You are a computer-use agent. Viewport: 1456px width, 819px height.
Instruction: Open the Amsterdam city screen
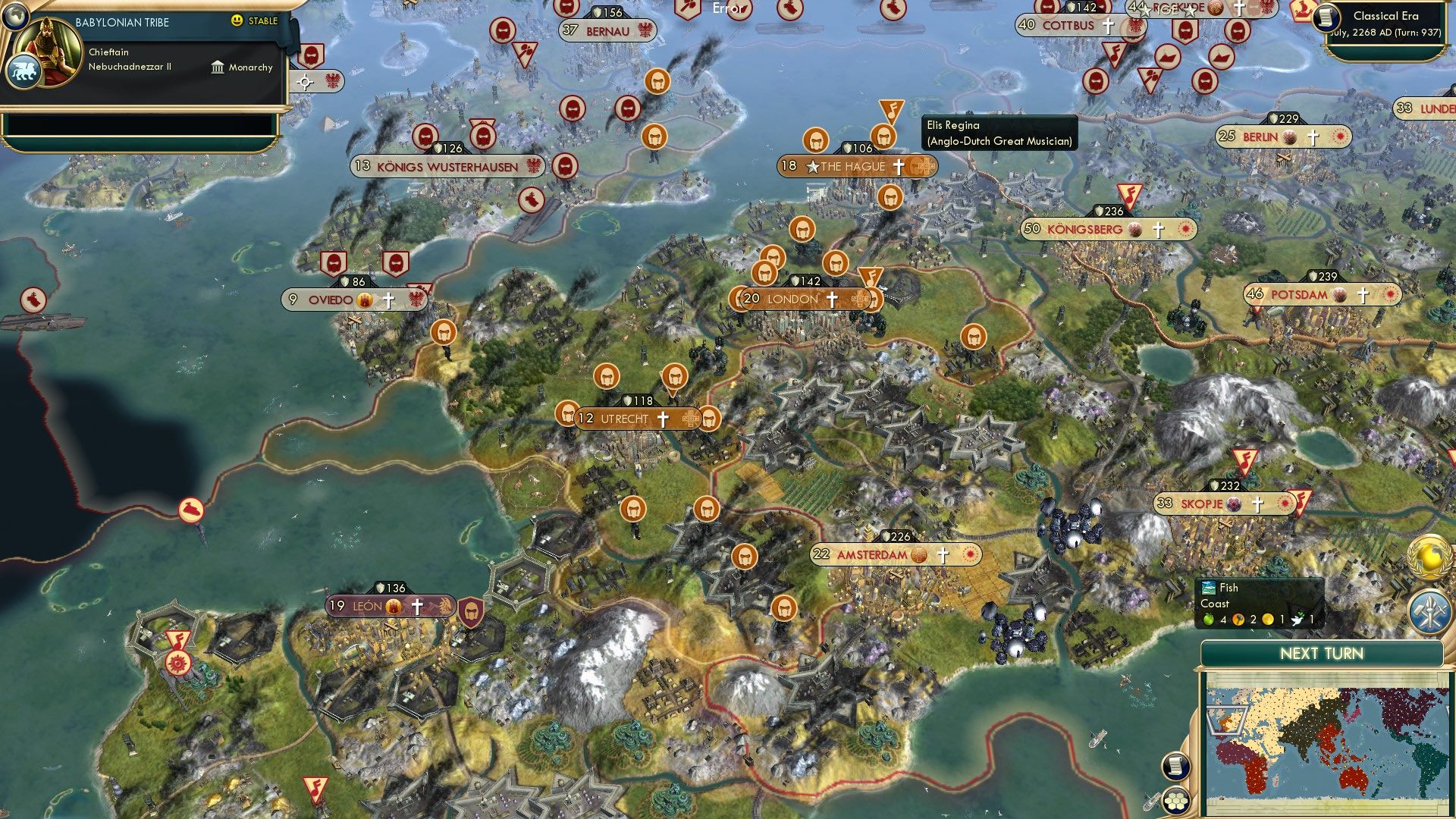(x=872, y=554)
